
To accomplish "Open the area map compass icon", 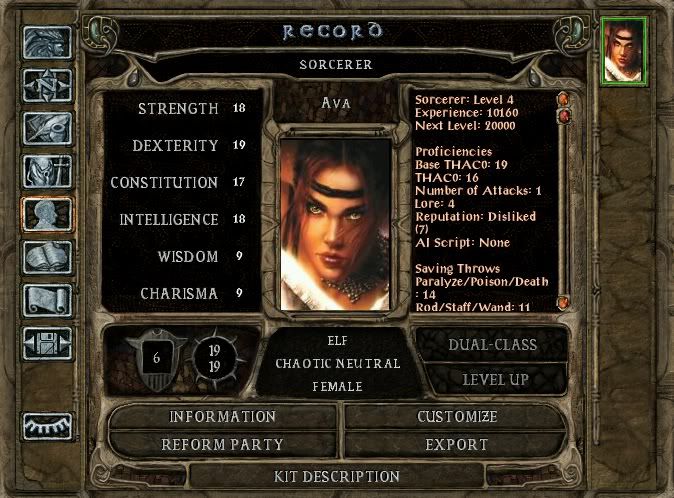I will [47, 86].
